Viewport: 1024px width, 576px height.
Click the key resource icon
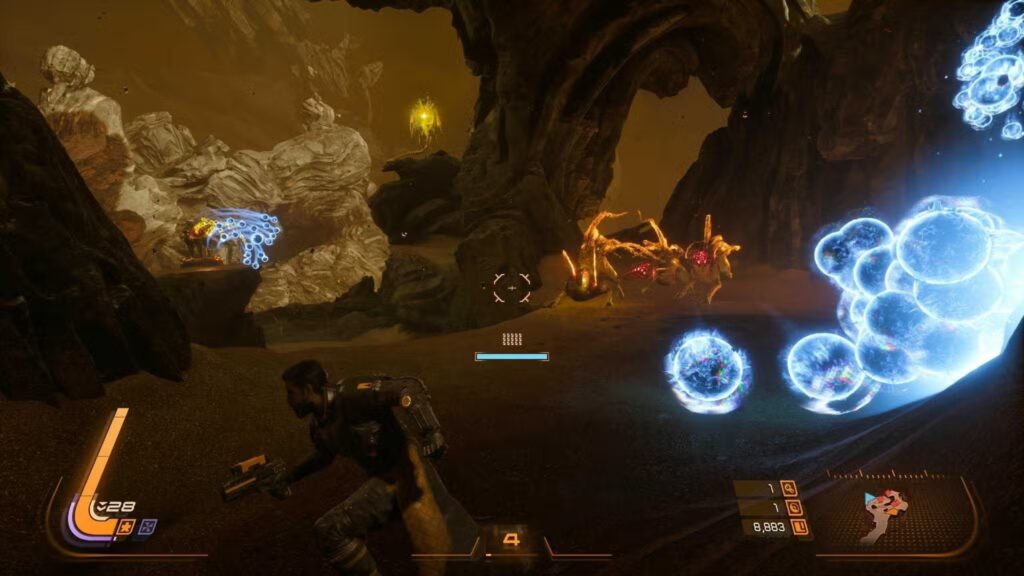click(789, 489)
